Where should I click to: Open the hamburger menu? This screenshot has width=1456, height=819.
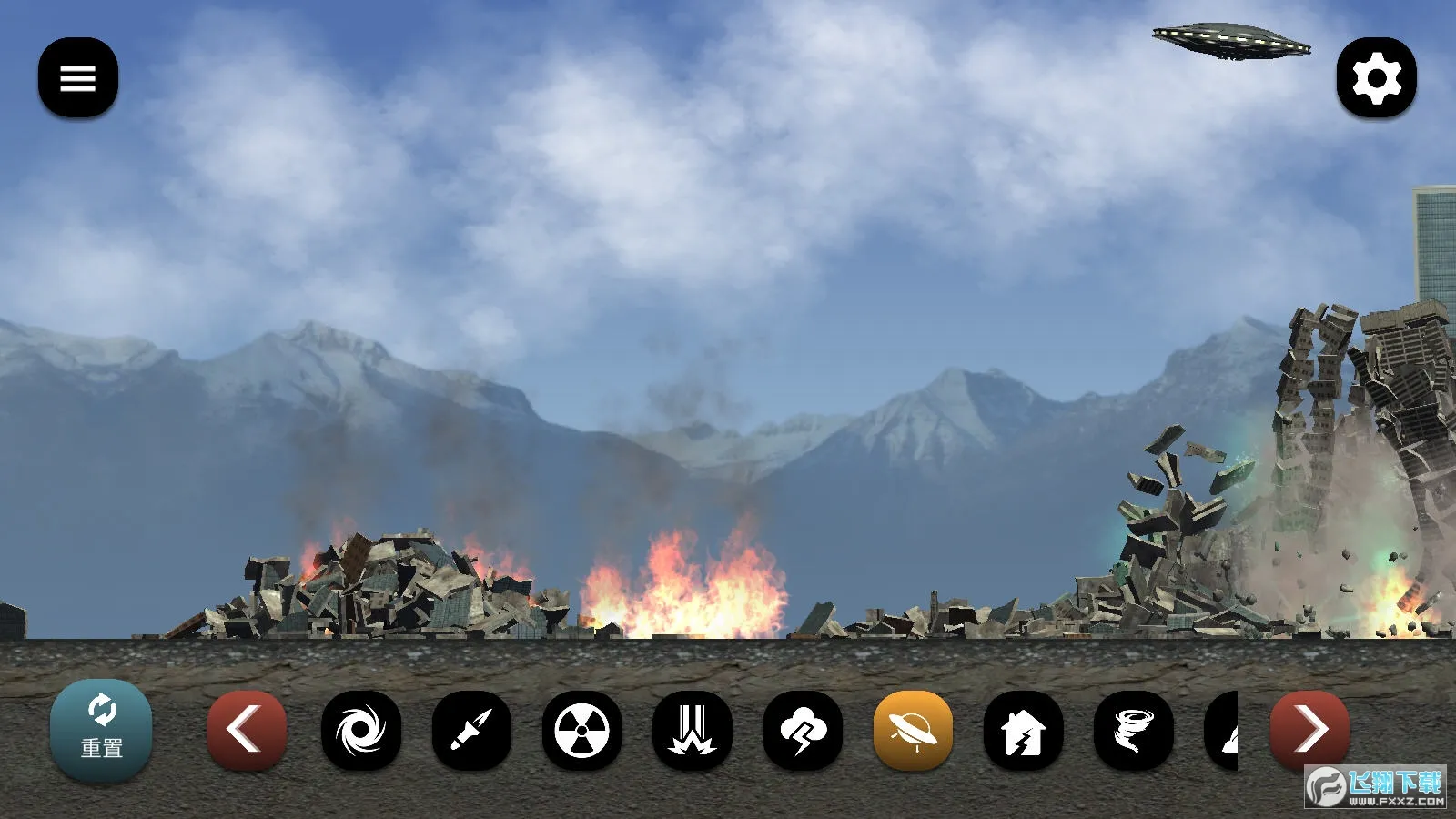pyautogui.click(x=78, y=77)
